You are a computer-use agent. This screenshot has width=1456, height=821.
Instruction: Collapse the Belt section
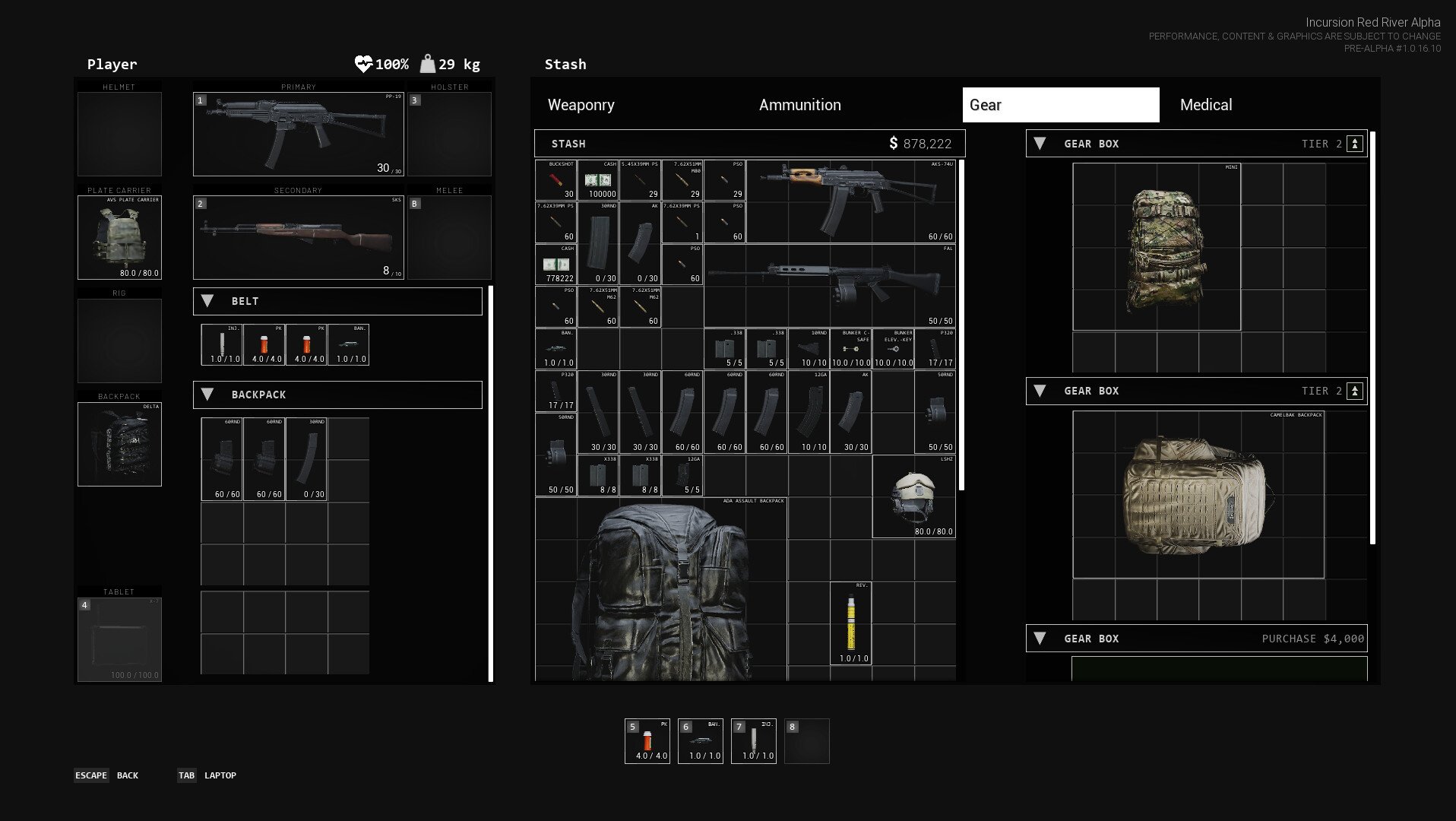(x=207, y=301)
